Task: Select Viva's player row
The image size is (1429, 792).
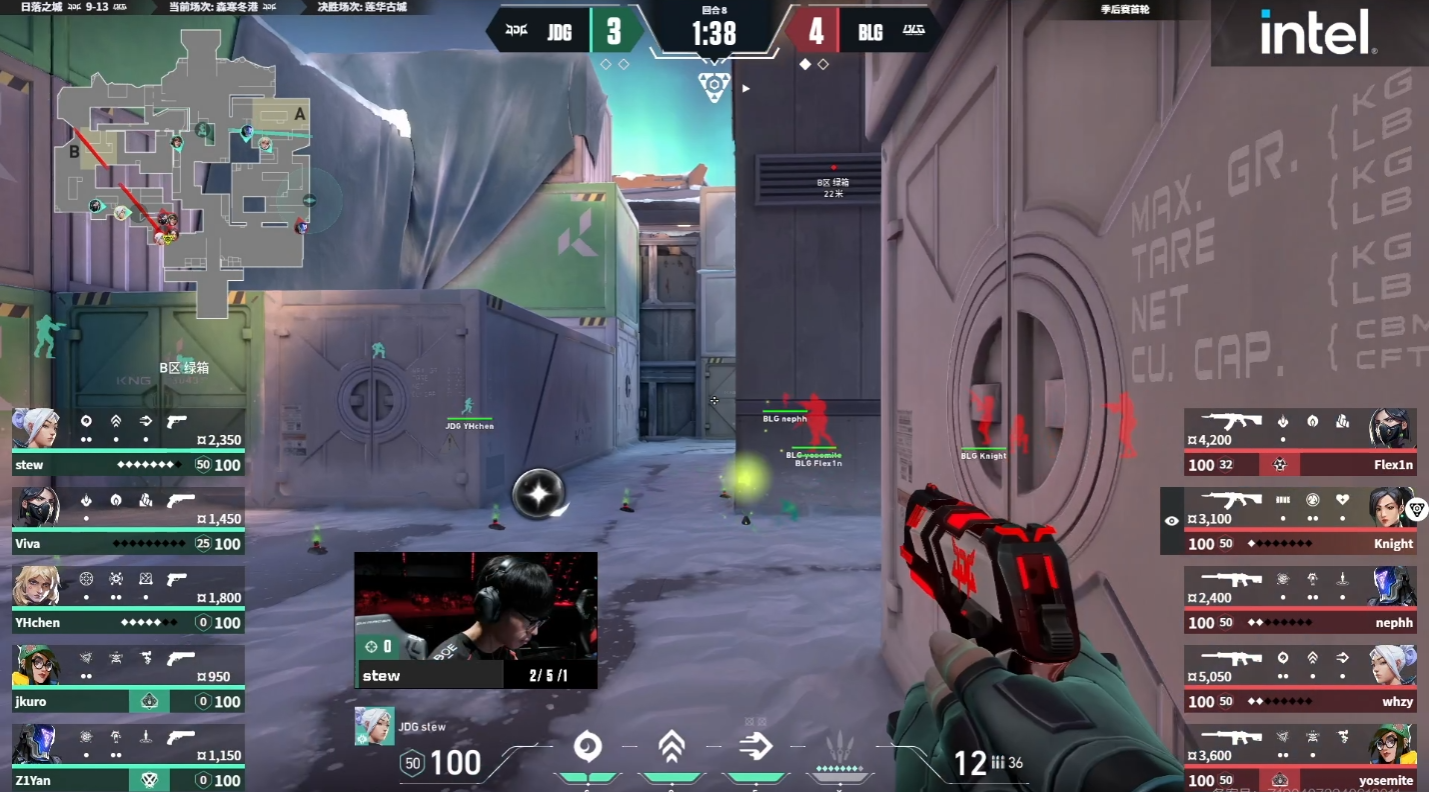Action: [x=128, y=520]
